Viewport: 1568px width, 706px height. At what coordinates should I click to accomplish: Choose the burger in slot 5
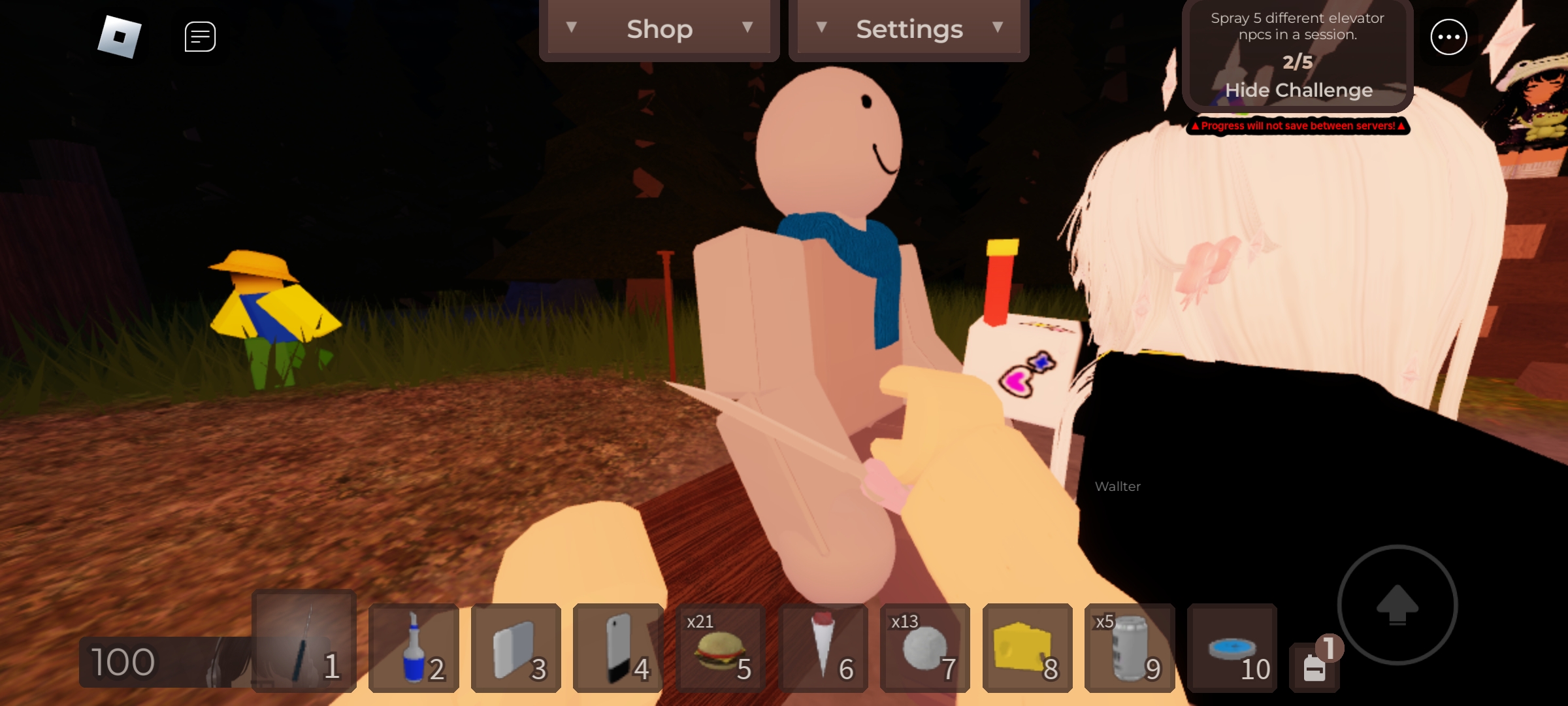[720, 648]
